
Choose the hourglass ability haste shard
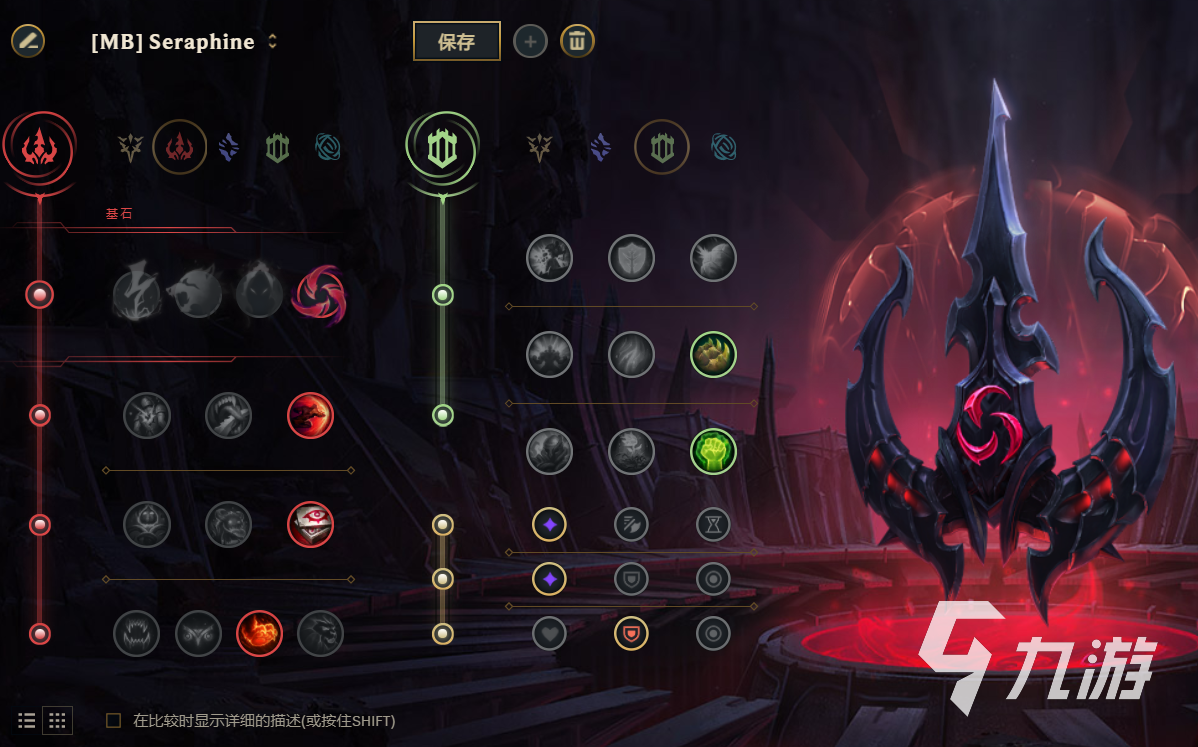coord(713,523)
